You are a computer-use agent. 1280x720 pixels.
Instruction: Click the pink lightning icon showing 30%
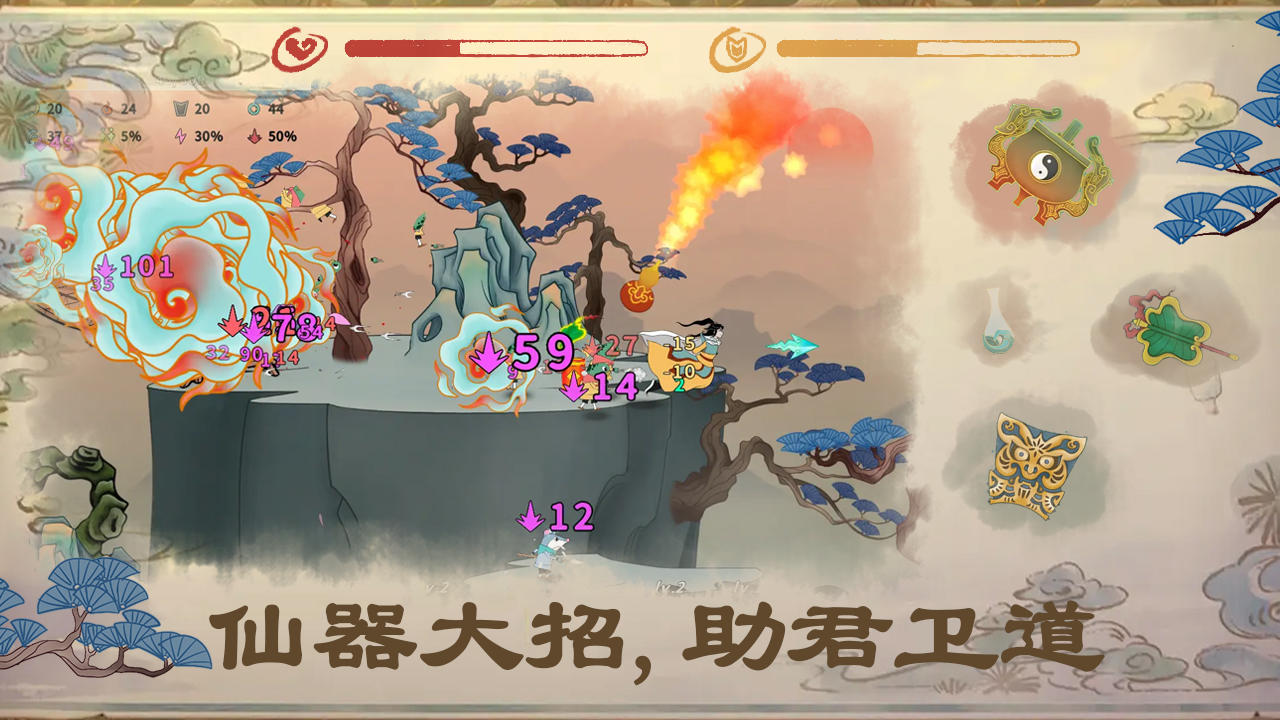click(181, 135)
